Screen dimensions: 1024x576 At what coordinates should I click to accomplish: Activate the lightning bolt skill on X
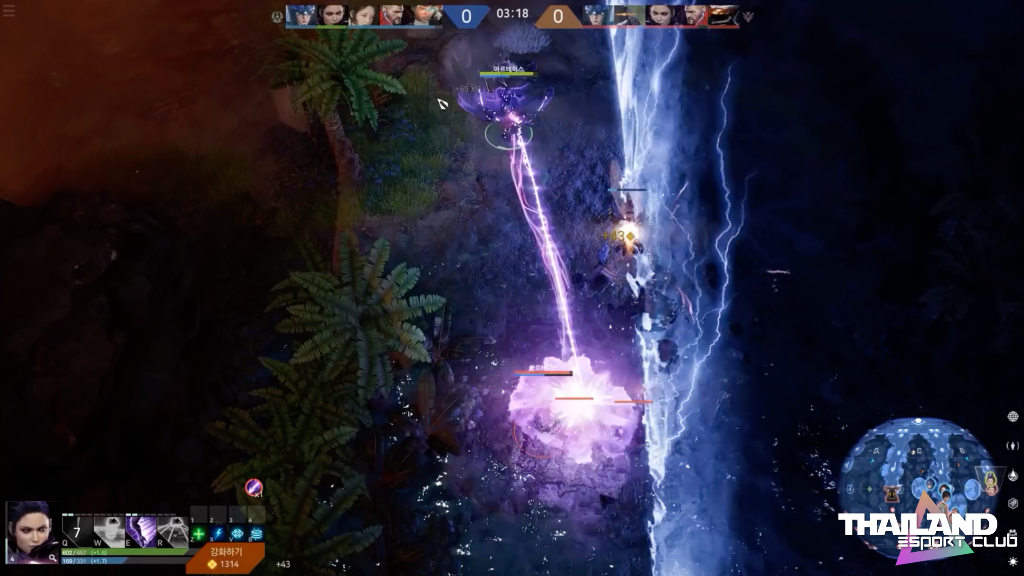click(217, 534)
